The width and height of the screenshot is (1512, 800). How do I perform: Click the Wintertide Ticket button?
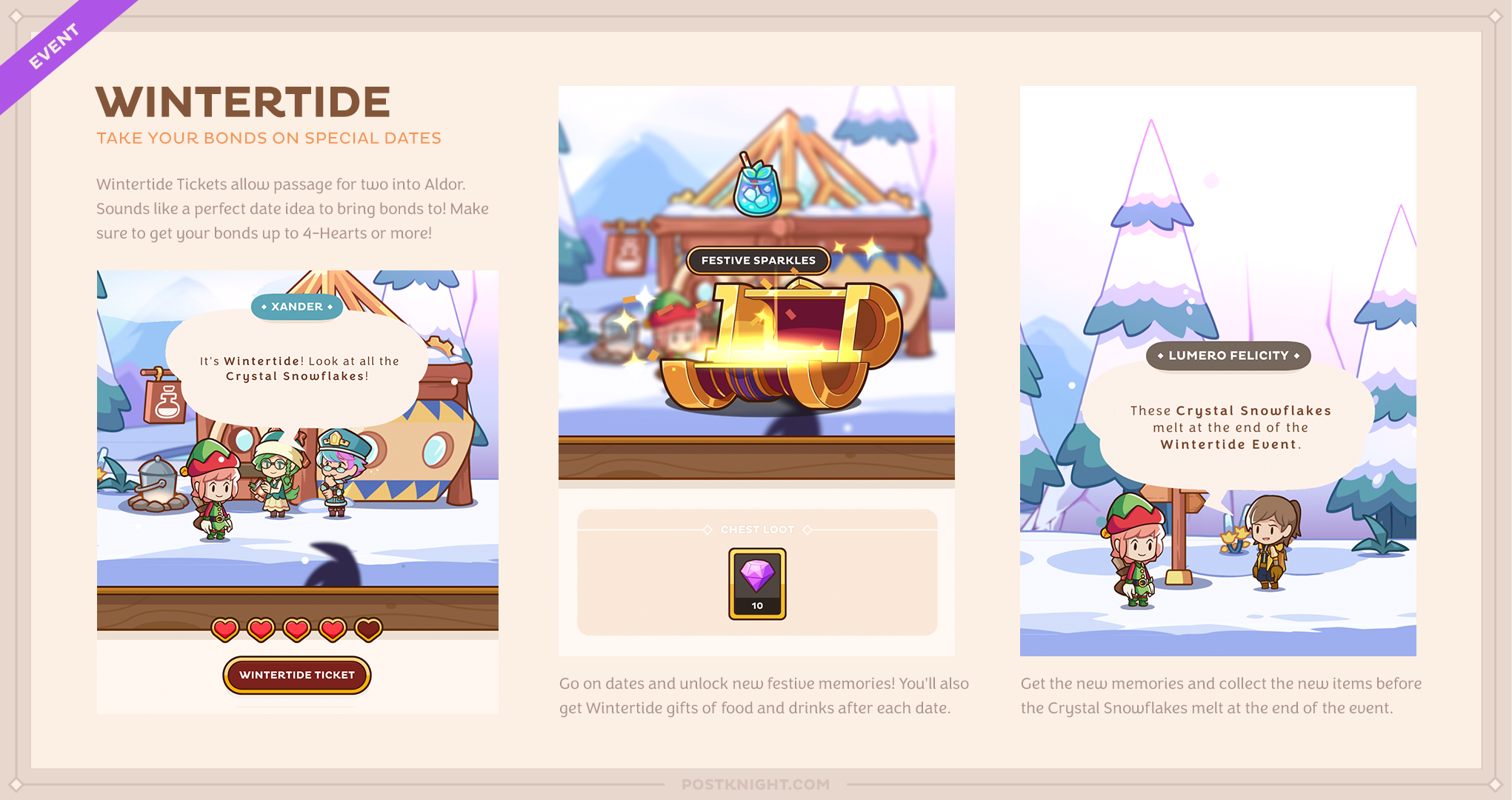pyautogui.click(x=296, y=675)
